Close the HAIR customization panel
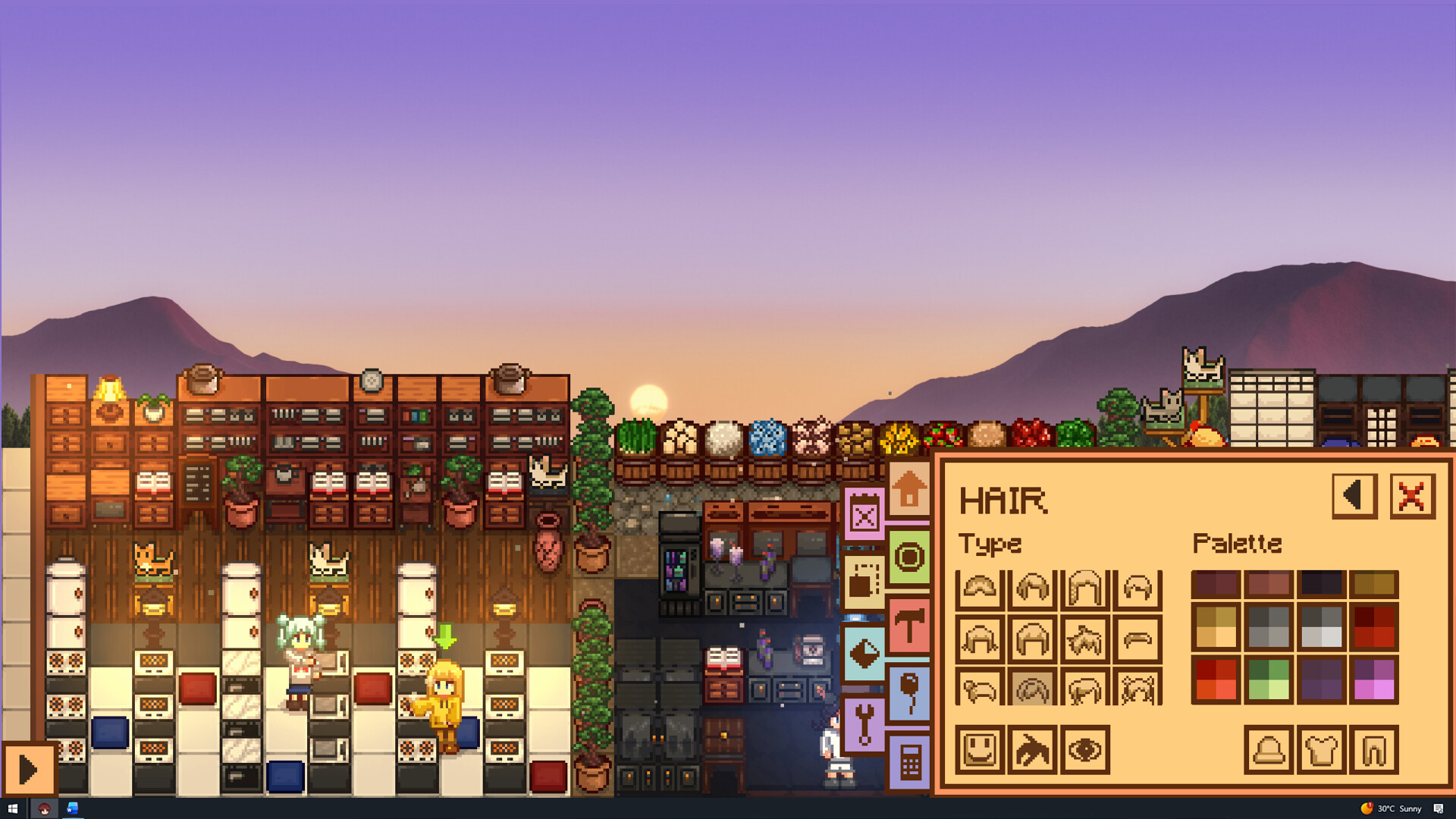The height and width of the screenshot is (819, 1456). [x=1410, y=496]
